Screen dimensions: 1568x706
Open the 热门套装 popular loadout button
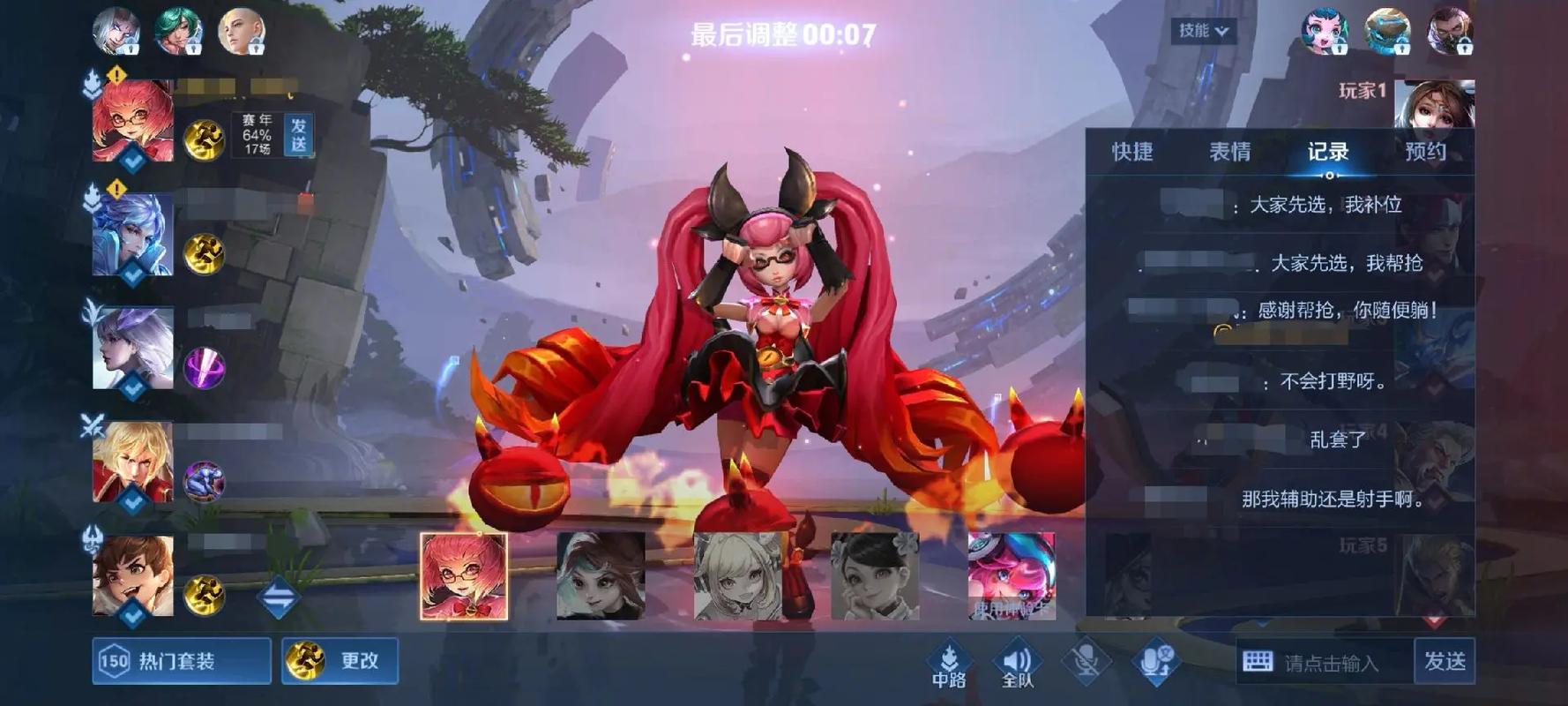181,661
